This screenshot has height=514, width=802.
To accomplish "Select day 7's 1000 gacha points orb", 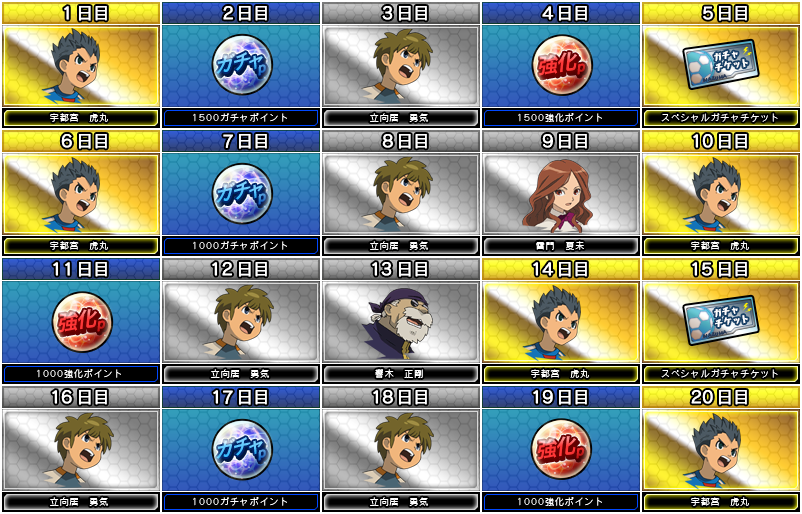I will coord(240,193).
